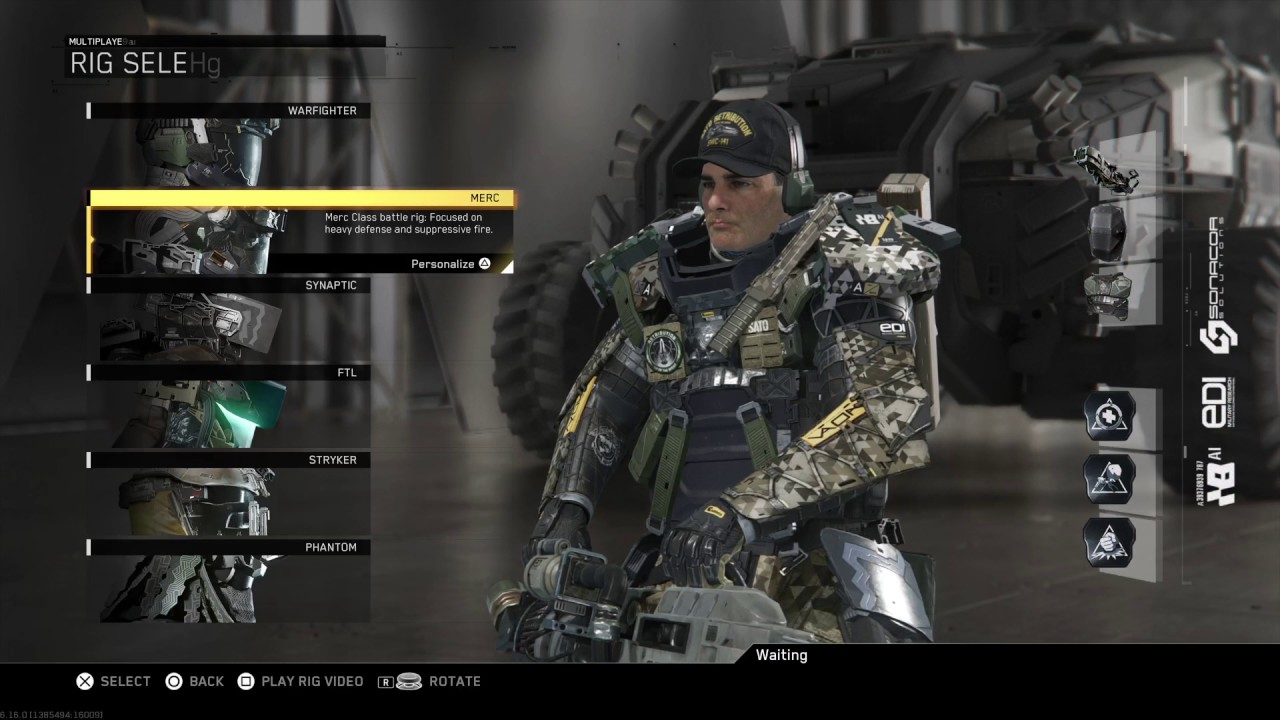Open Personalize for the Merc rig
The width and height of the screenshot is (1280, 720).
[450, 264]
